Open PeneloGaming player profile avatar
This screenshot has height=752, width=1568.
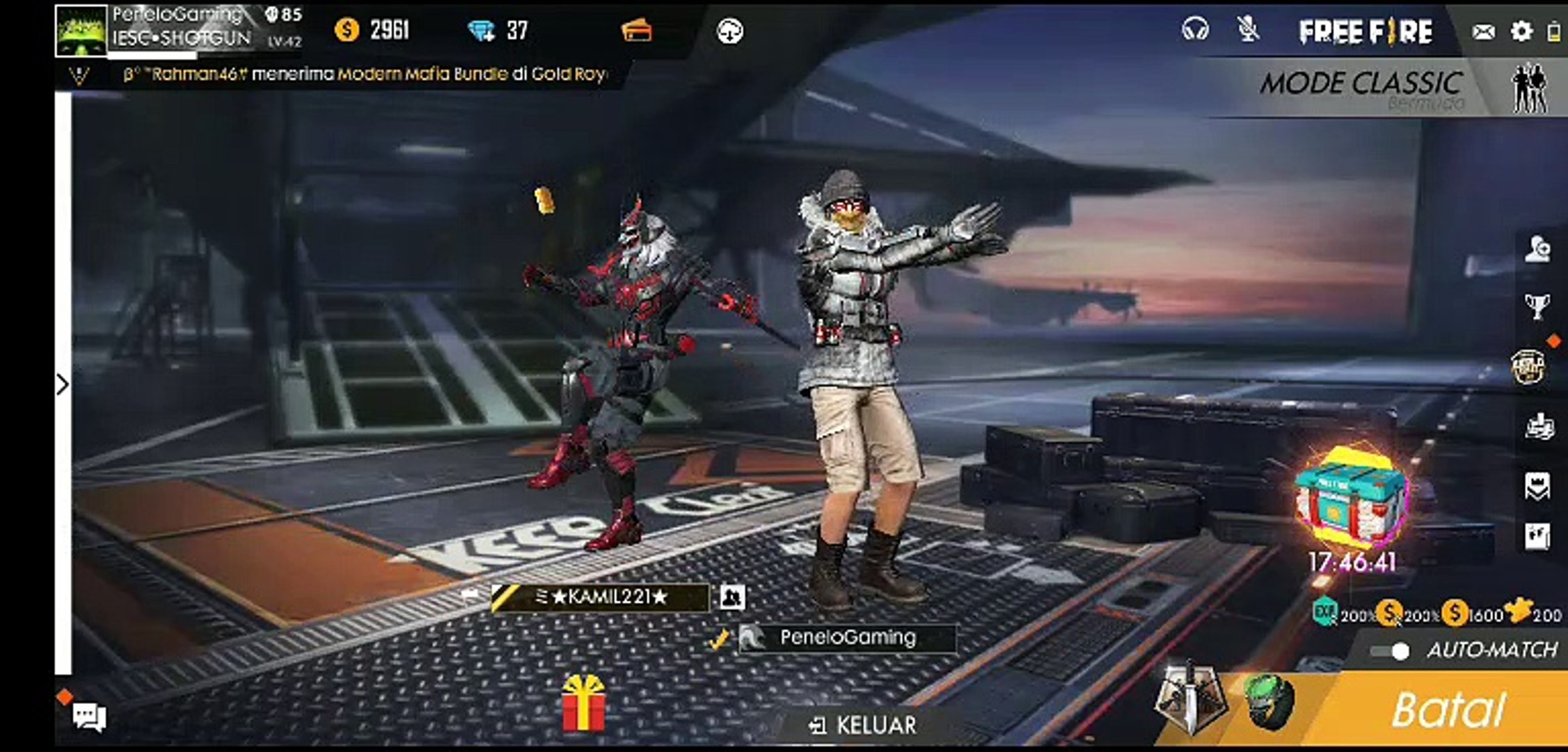81,30
